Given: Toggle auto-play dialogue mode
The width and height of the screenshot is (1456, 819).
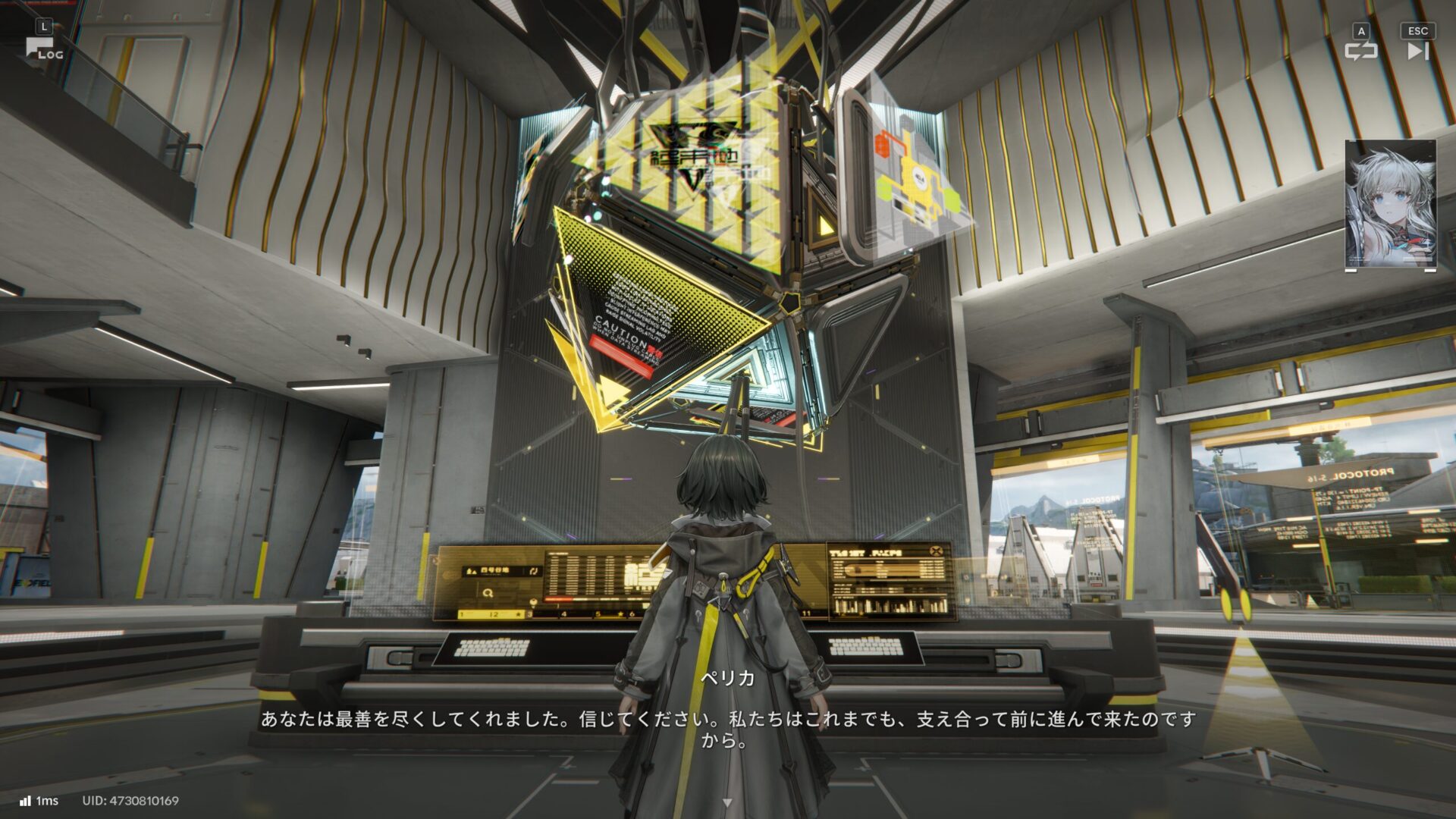Looking at the screenshot, I should (x=1360, y=50).
